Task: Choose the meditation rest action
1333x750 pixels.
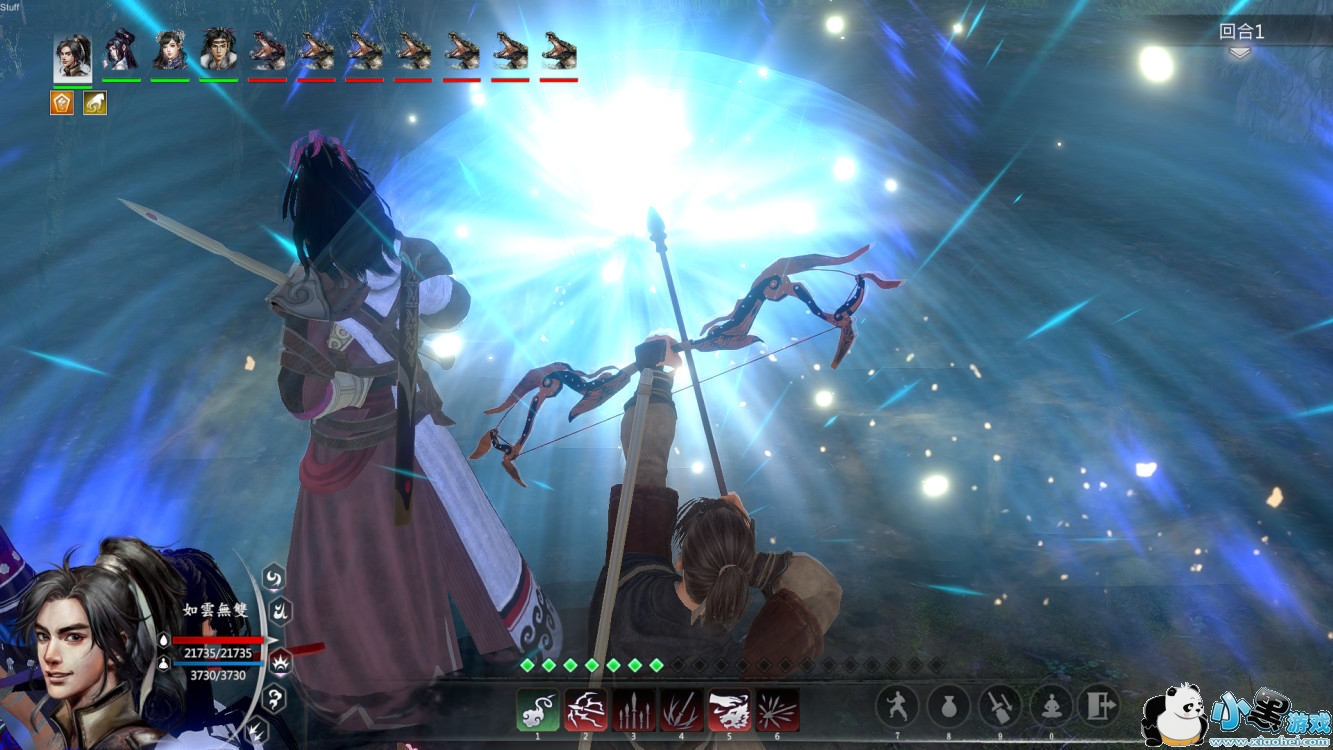Action: tap(1052, 706)
